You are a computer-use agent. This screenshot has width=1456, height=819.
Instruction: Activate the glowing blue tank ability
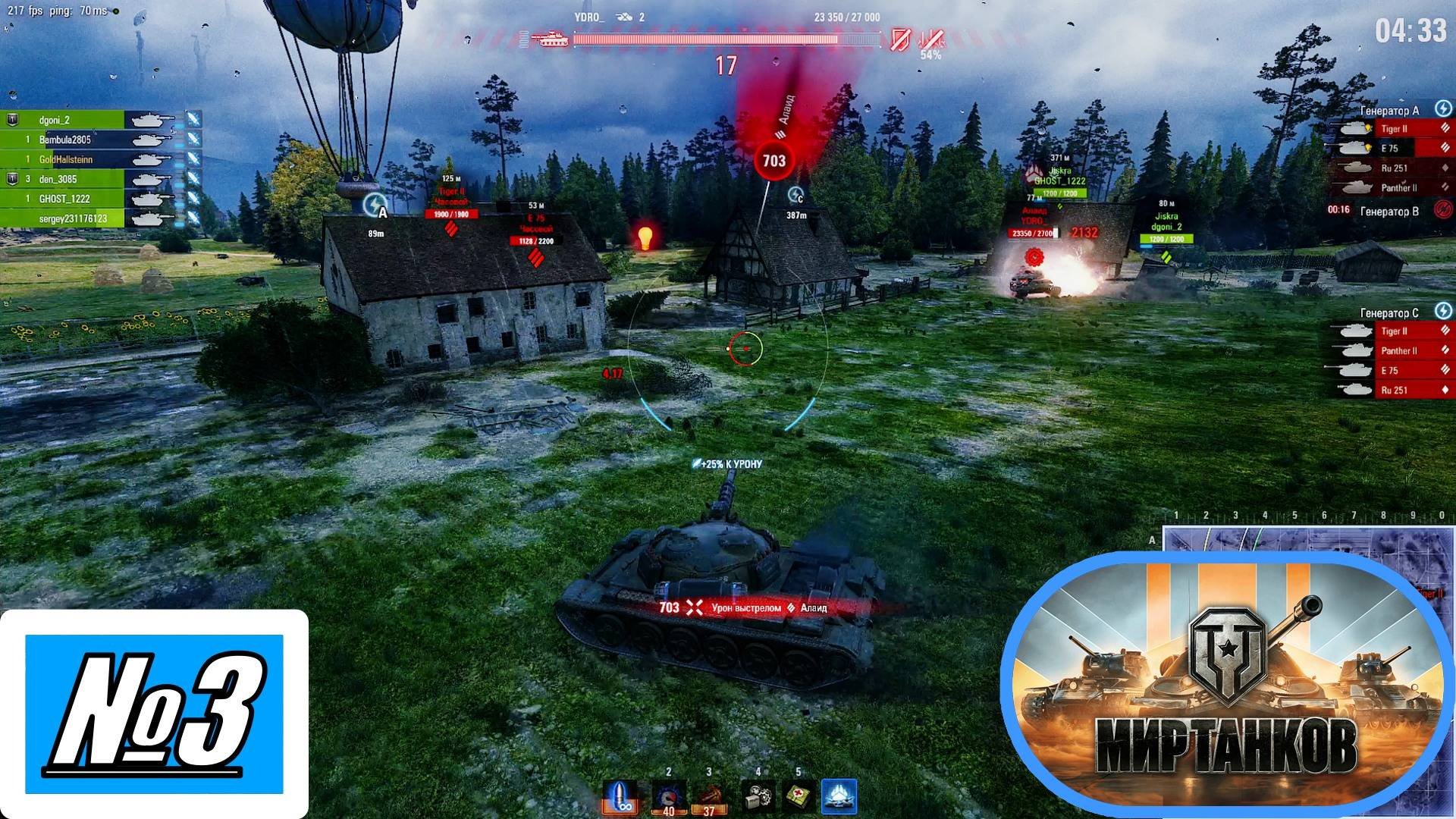(839, 797)
